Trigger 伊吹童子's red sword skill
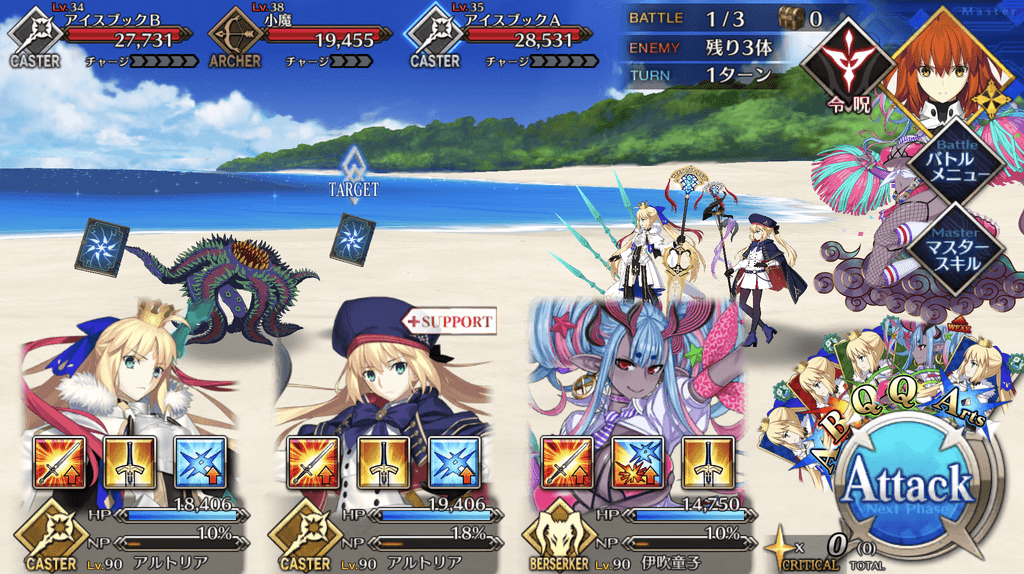 click(x=565, y=462)
